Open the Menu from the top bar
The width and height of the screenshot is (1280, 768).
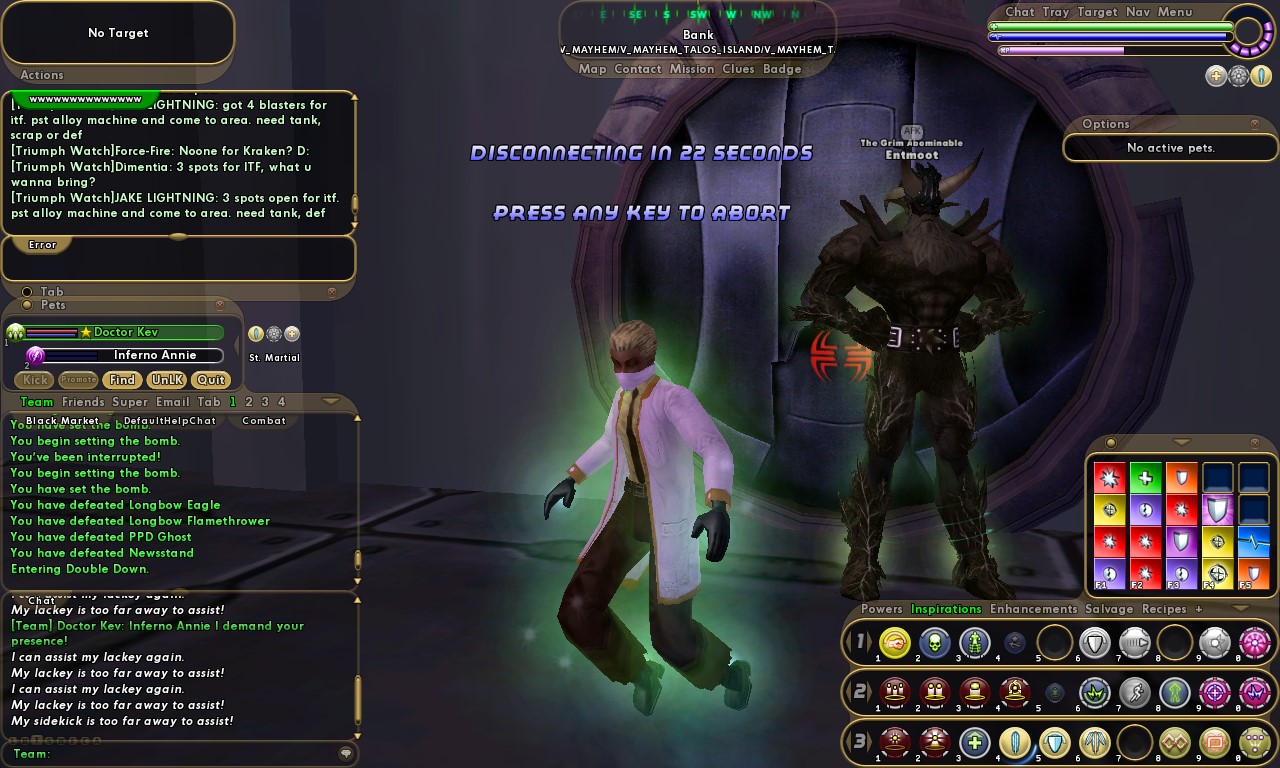pyautogui.click(x=1175, y=12)
